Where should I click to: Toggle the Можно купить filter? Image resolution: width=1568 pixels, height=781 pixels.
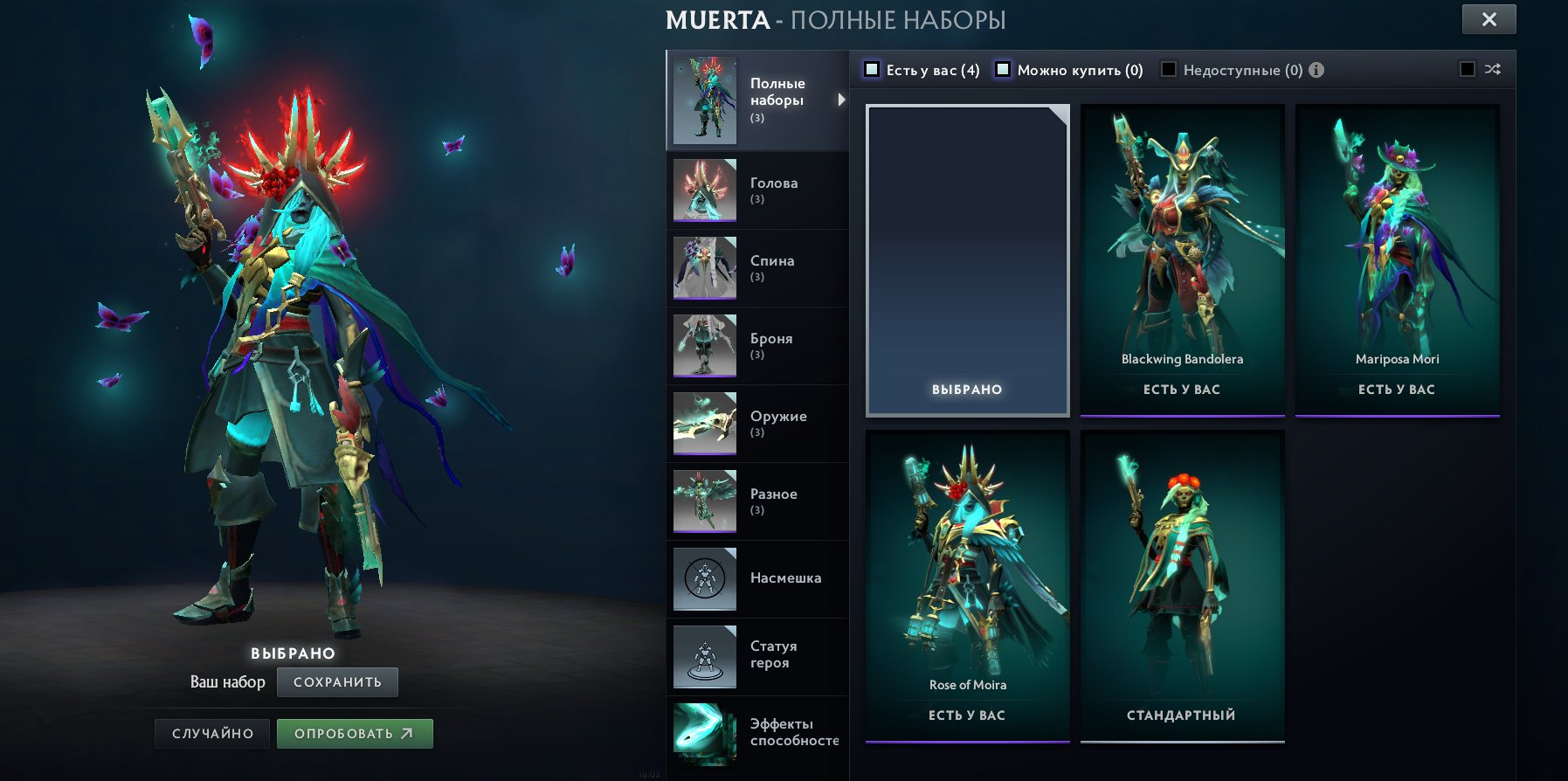[x=1003, y=70]
